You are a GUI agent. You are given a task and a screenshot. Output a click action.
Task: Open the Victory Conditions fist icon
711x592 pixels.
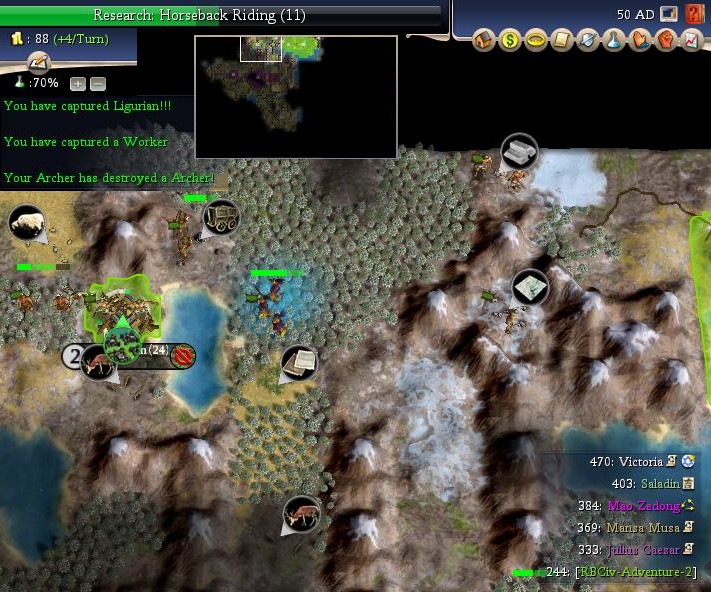coord(665,42)
